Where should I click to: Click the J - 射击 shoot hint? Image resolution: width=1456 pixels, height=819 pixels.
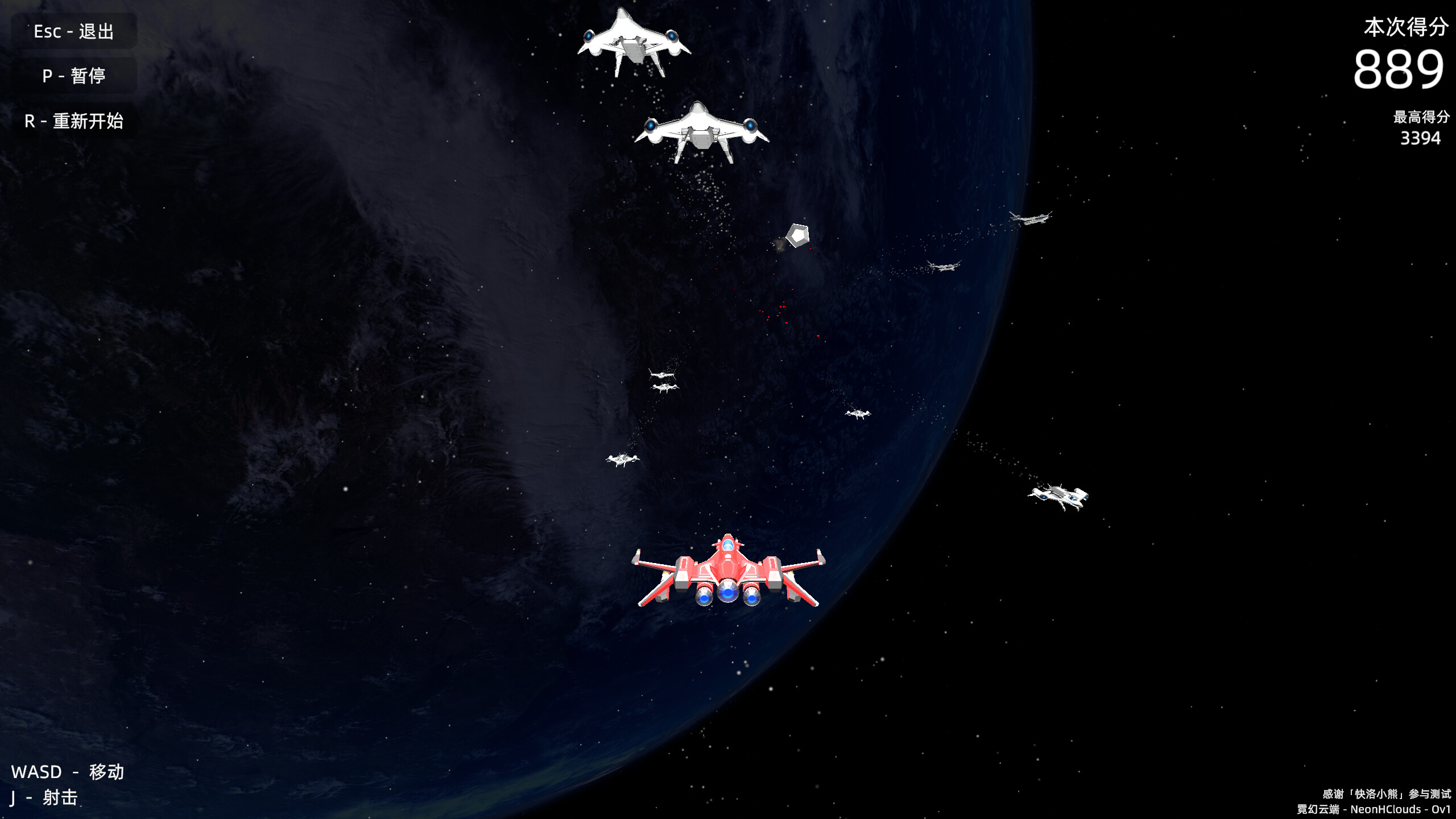pos(43,798)
